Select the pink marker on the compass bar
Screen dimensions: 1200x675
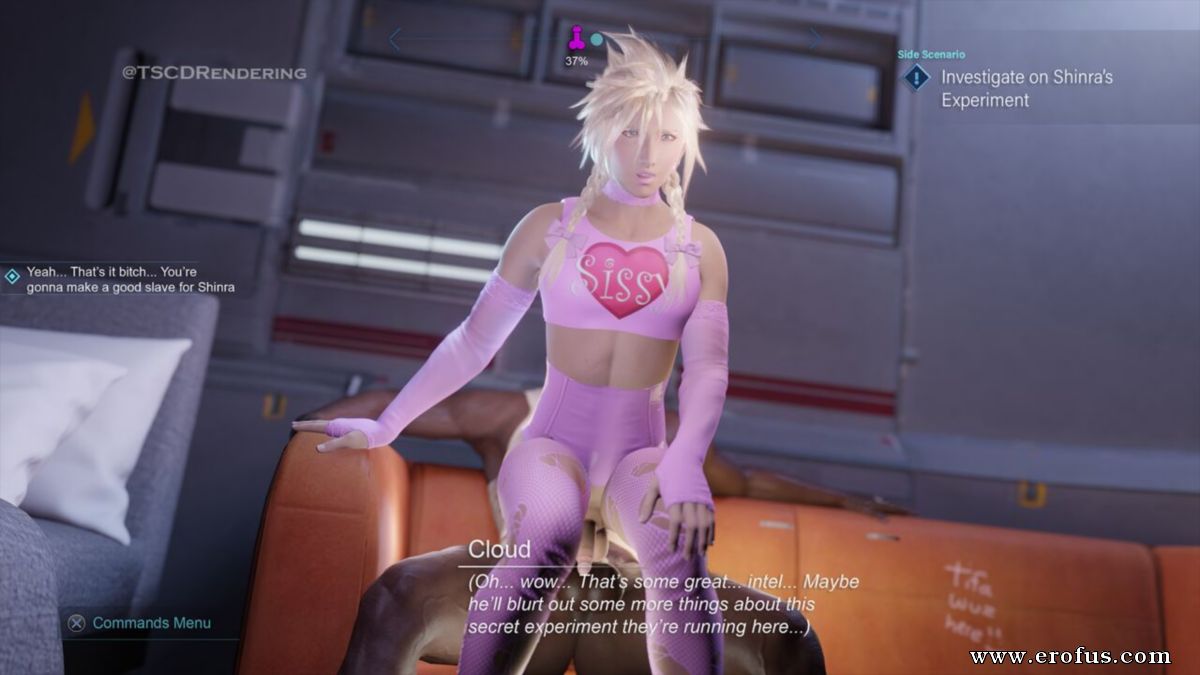pos(576,40)
